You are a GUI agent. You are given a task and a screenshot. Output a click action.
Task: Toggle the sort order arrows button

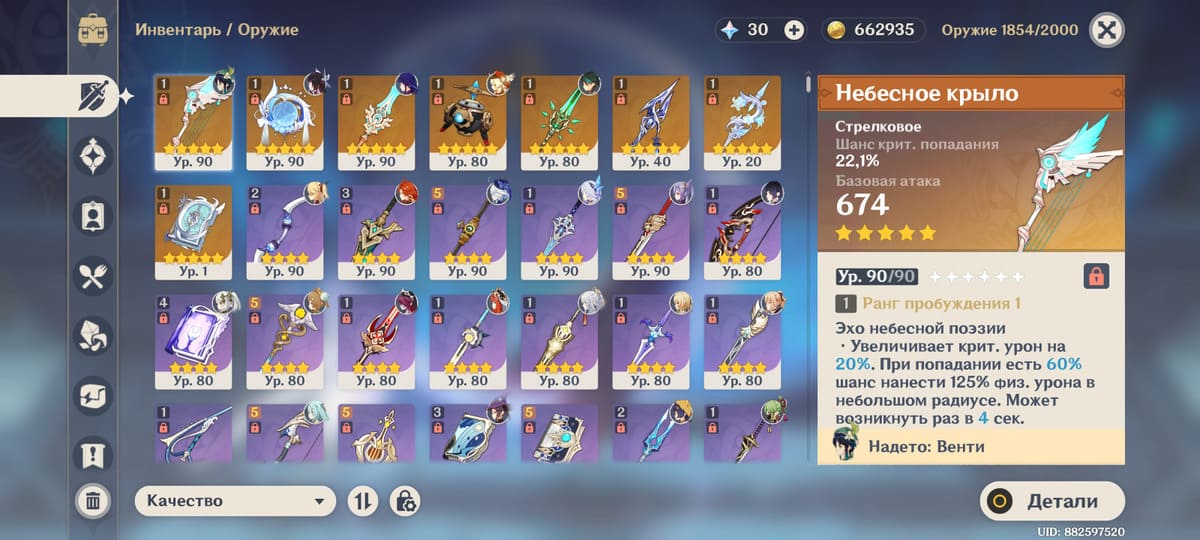(362, 501)
